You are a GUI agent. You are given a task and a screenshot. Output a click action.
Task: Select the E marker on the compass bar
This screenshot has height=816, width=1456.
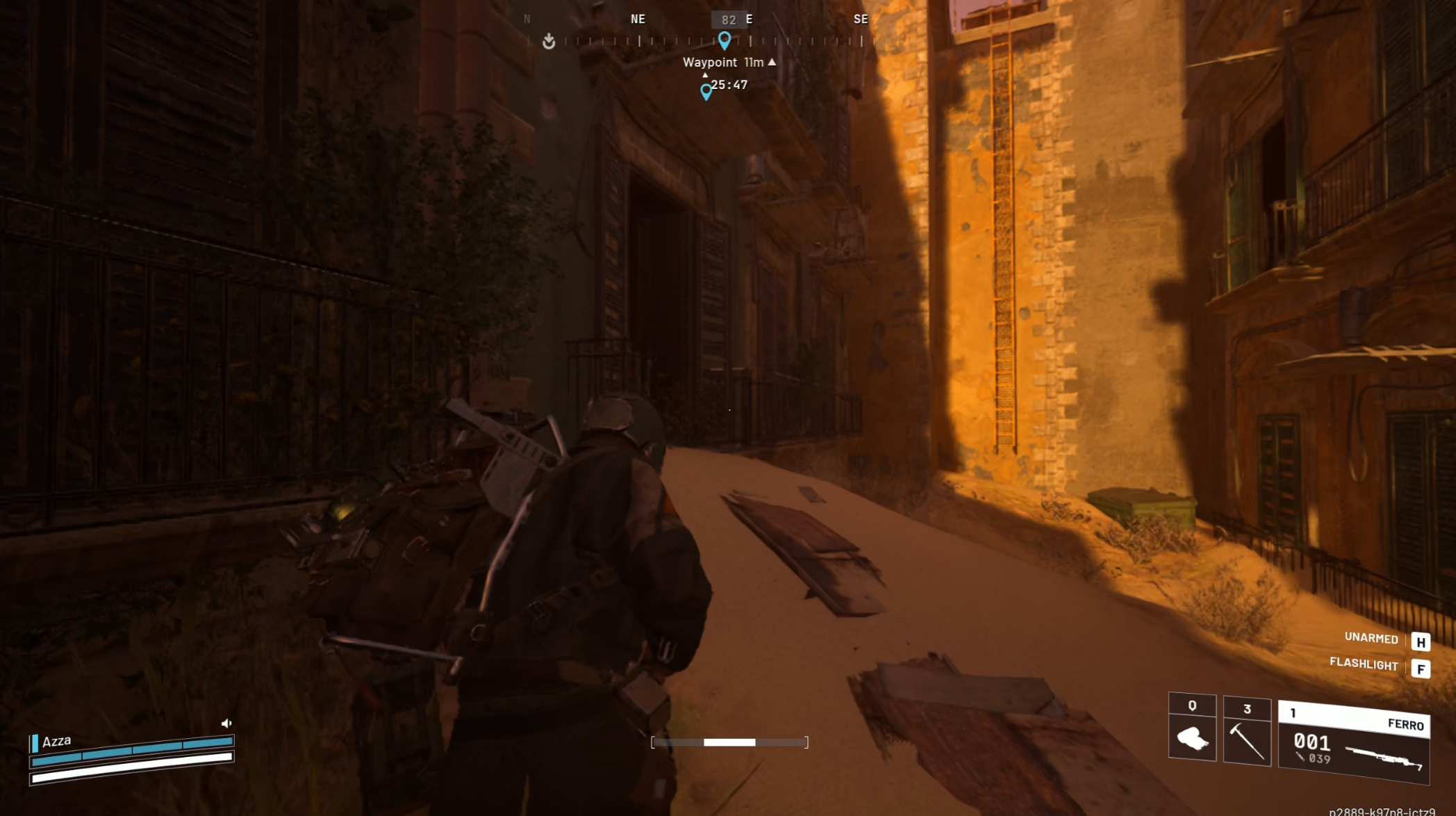(x=748, y=19)
